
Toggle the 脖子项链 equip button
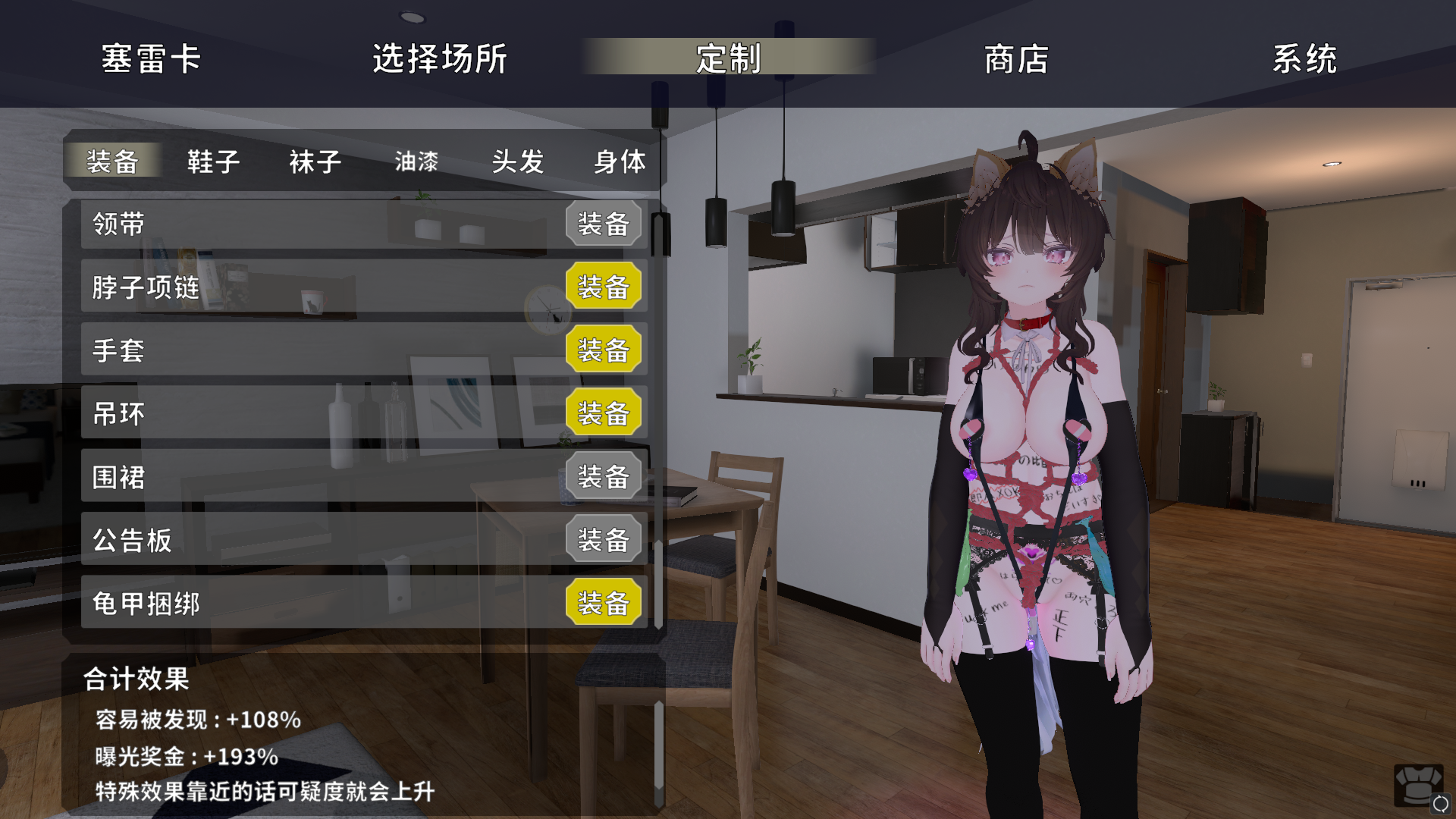click(604, 287)
